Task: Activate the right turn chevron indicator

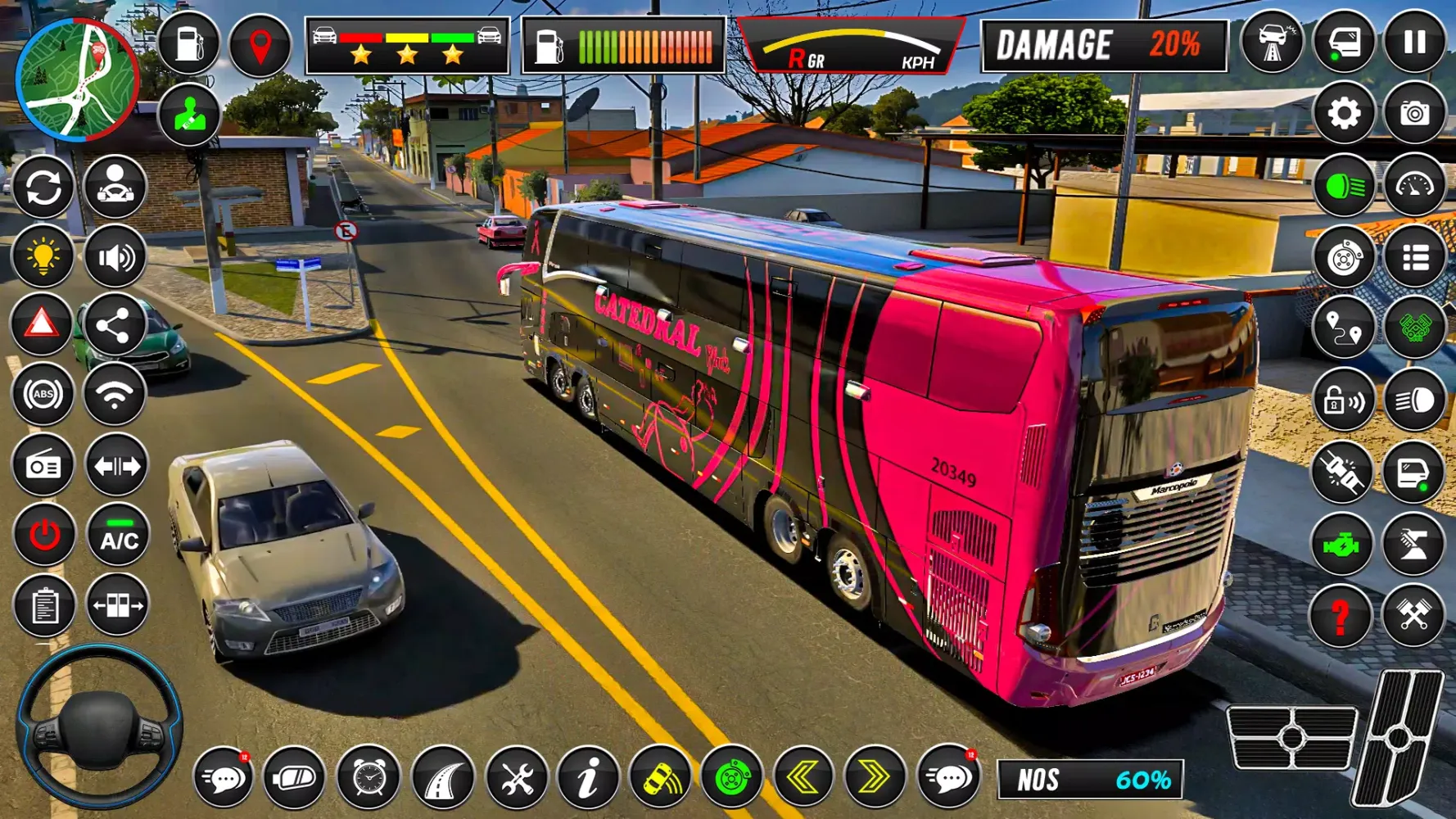Action: coord(874,777)
